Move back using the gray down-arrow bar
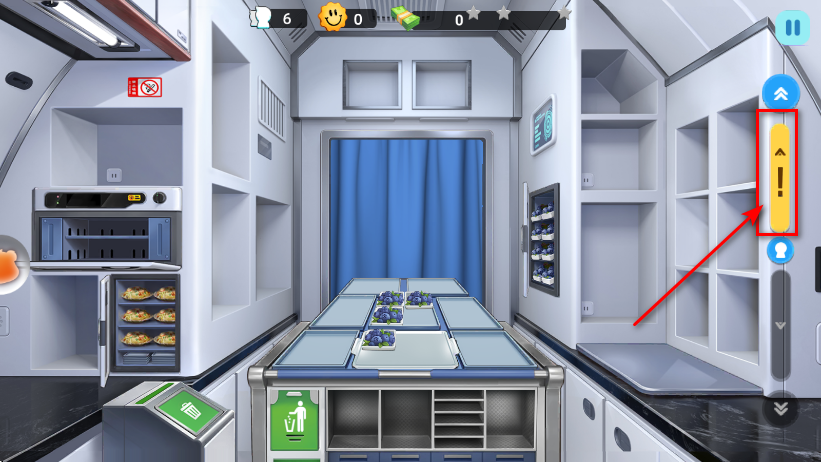821x462 pixels. 780,326
